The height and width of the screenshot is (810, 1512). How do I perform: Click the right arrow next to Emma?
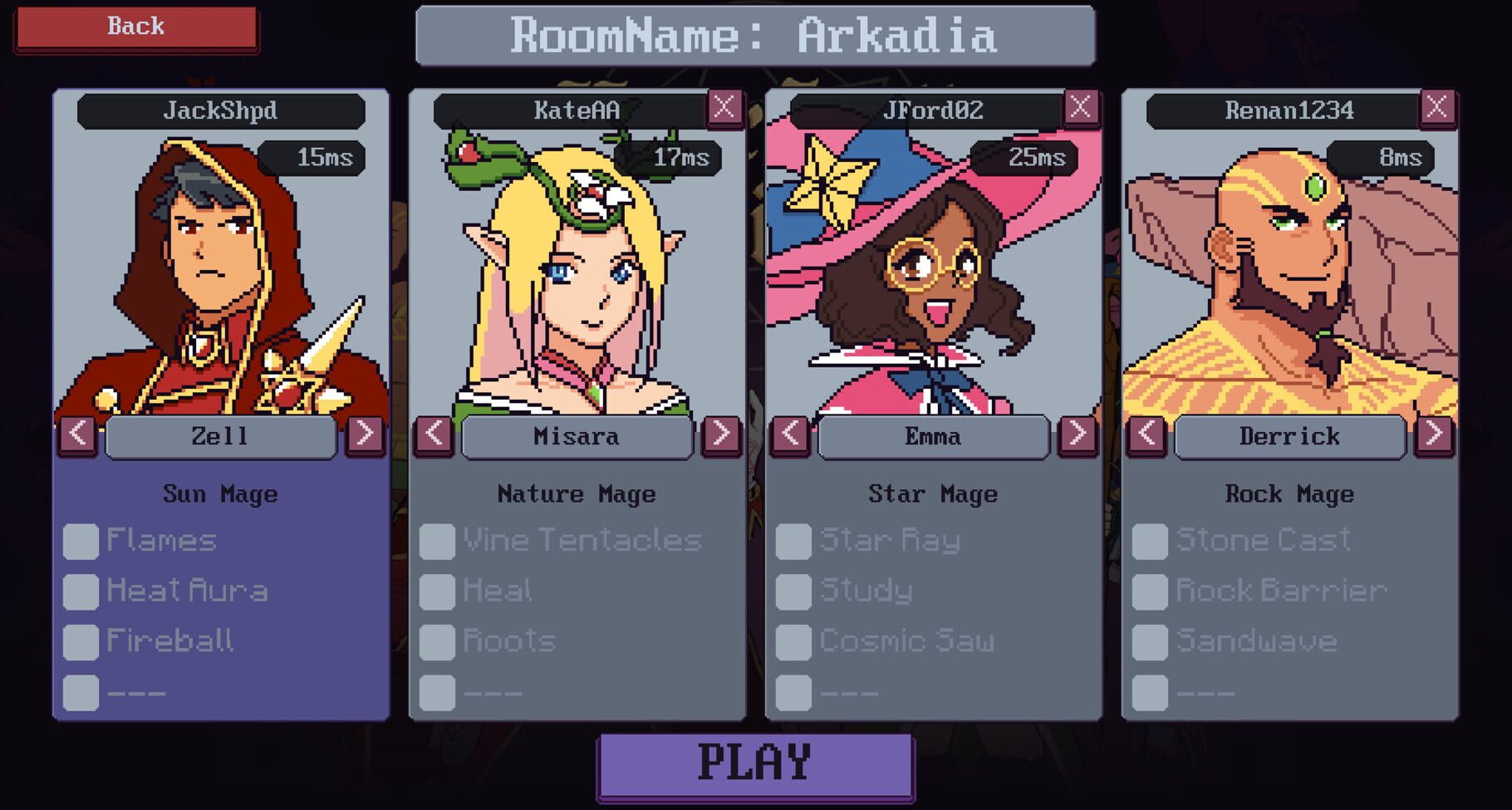tap(1079, 435)
